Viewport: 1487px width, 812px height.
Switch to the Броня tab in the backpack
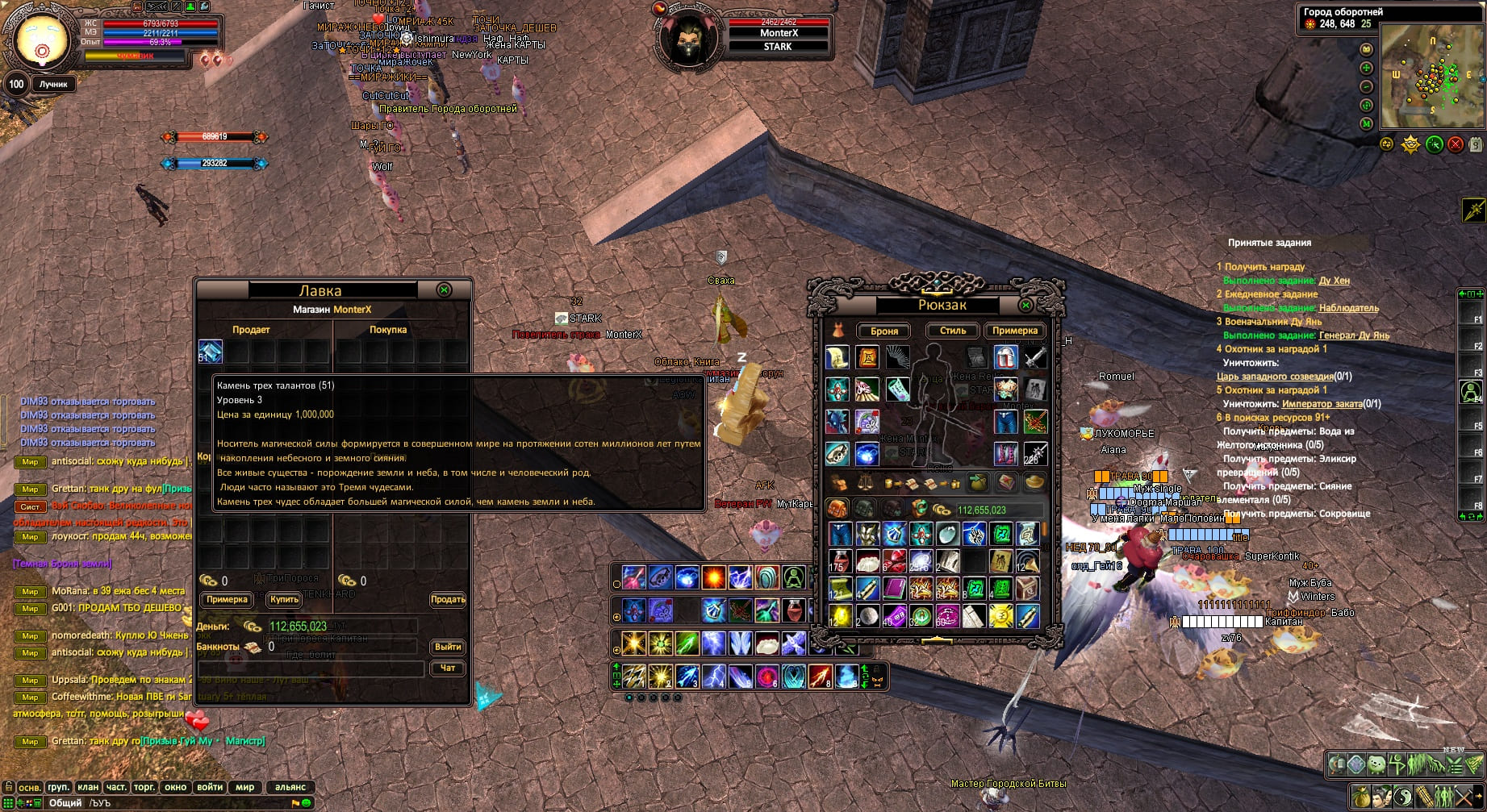tap(884, 331)
